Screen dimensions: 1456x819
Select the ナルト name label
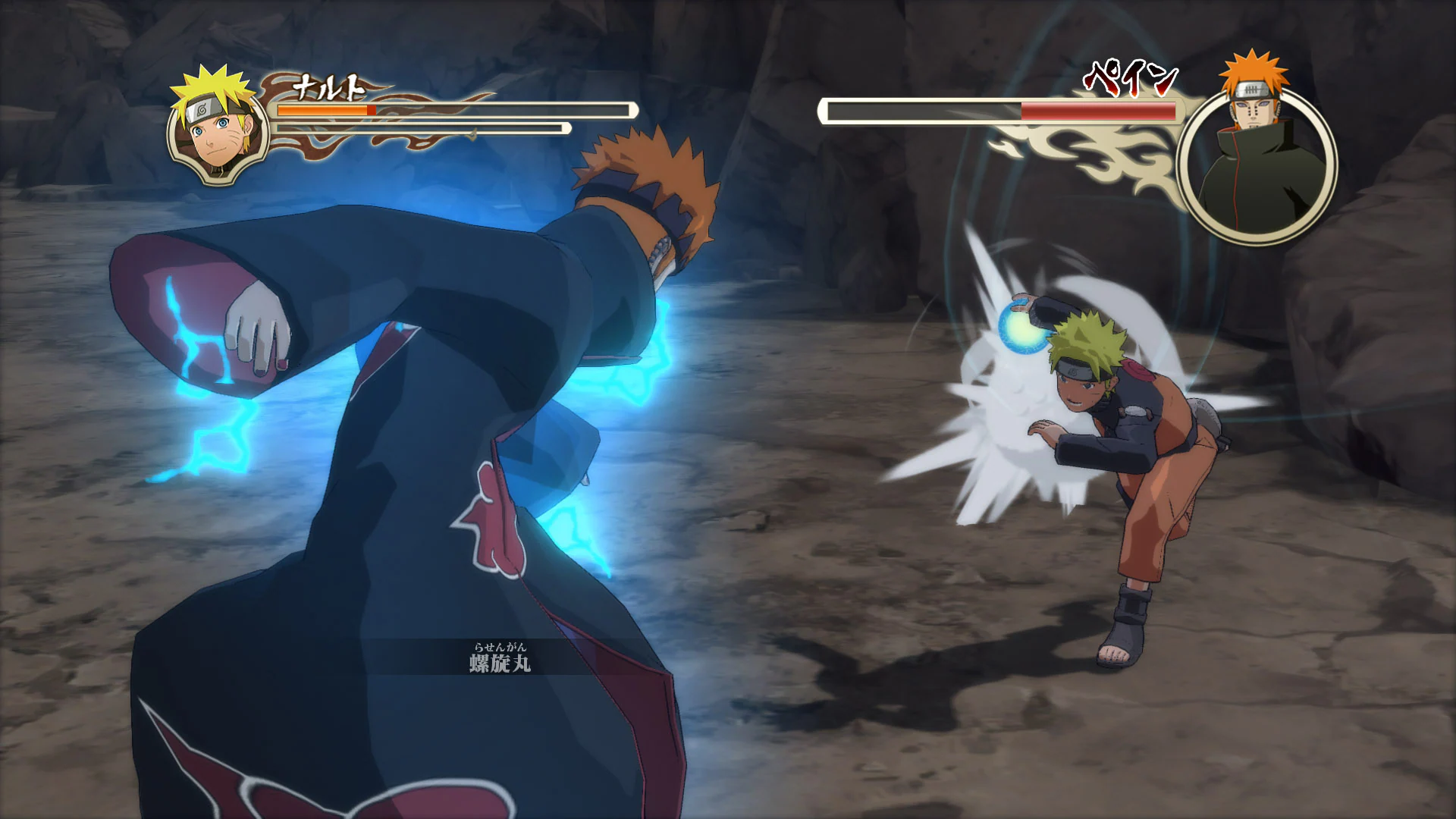coord(328,86)
